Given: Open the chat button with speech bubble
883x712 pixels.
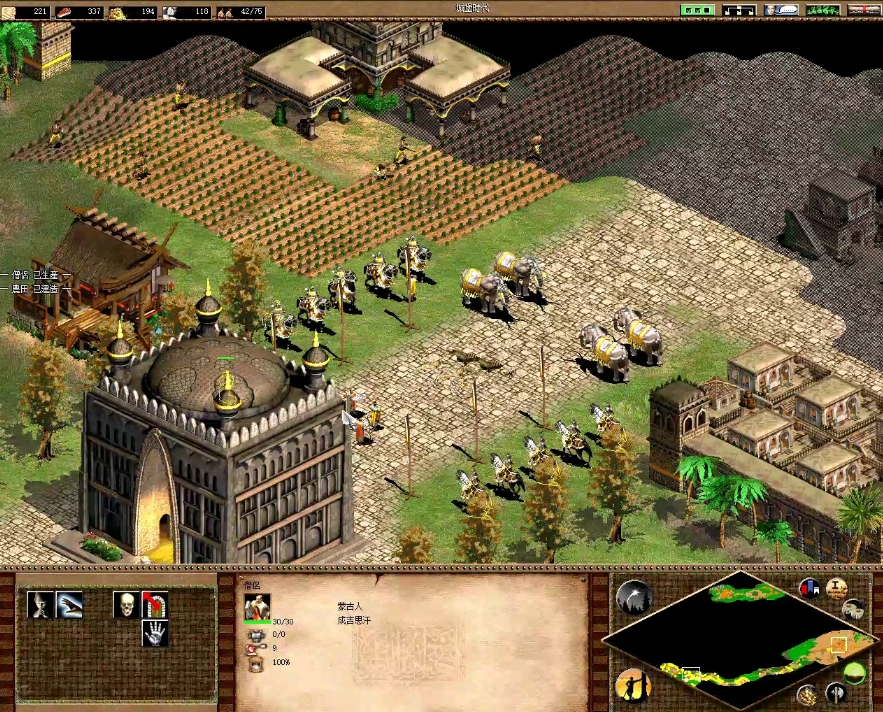Looking at the screenshot, I should [782, 9].
